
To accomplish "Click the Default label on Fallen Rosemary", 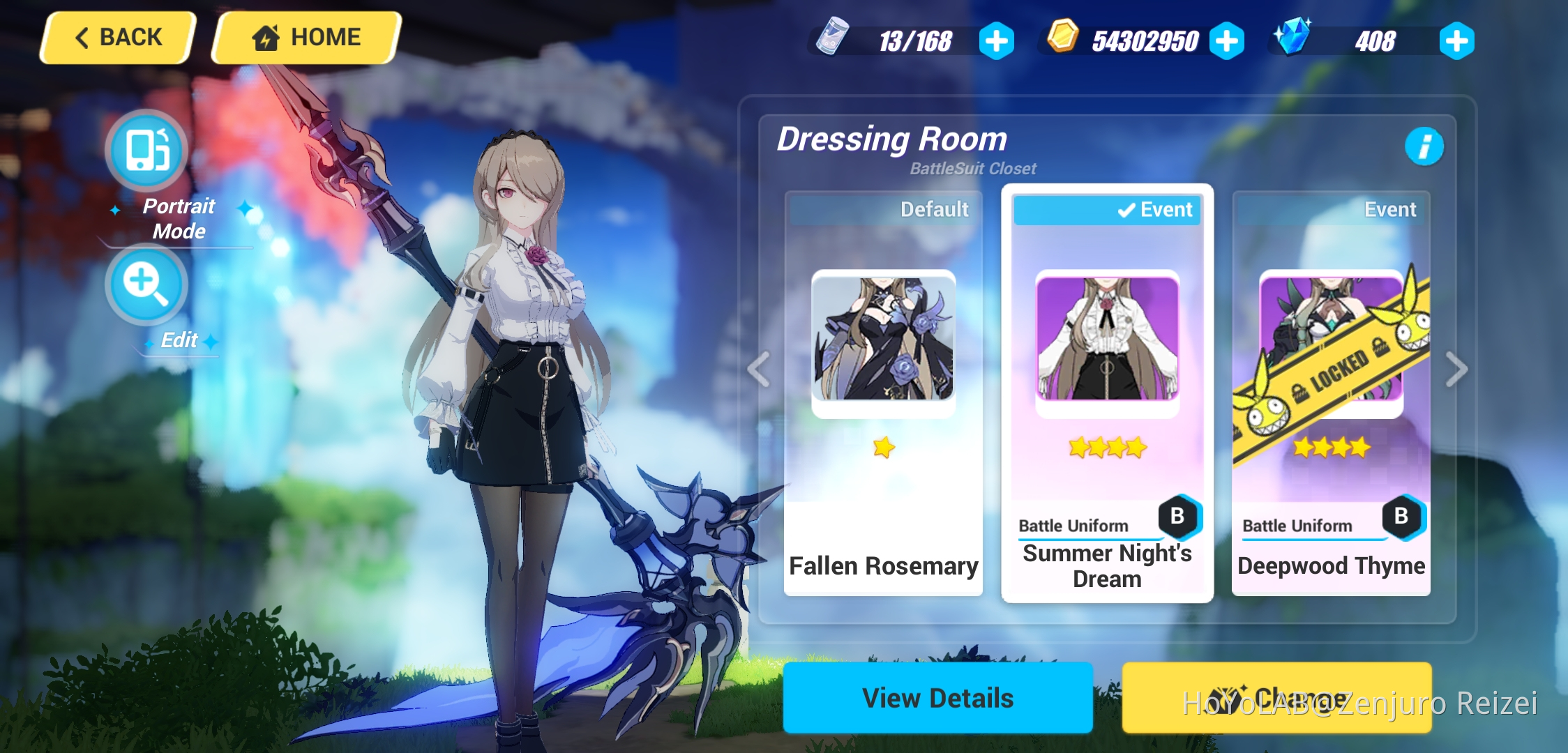I will (x=935, y=208).
